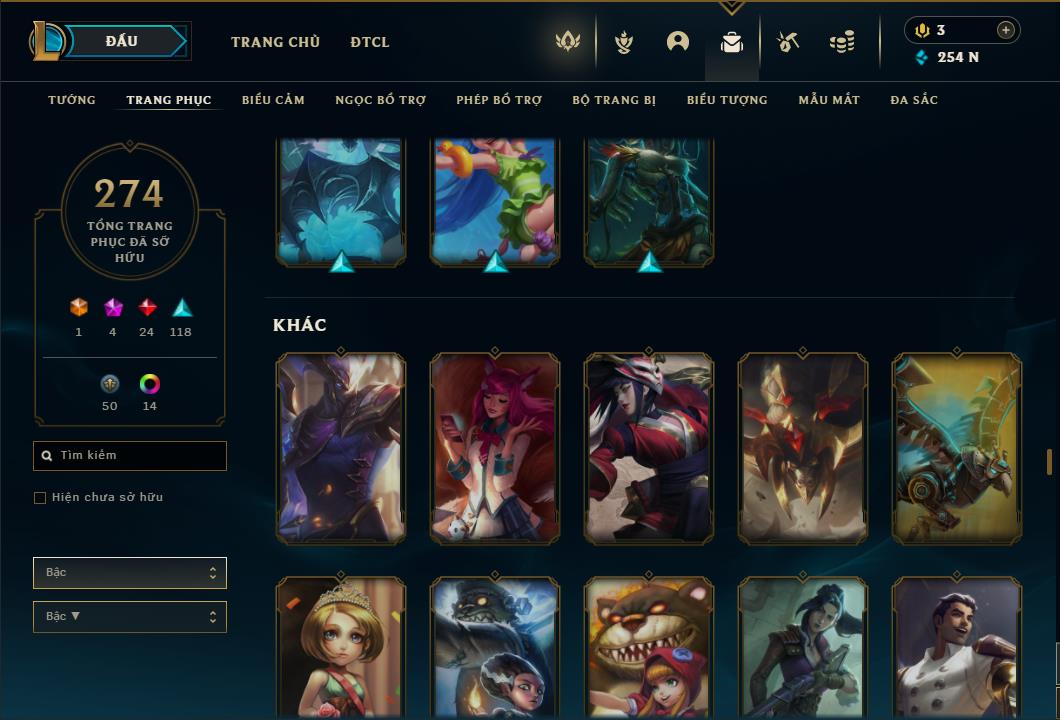Open the BIỂU TƯỢNG tab
Viewport: 1060px width, 720px height.
point(727,100)
